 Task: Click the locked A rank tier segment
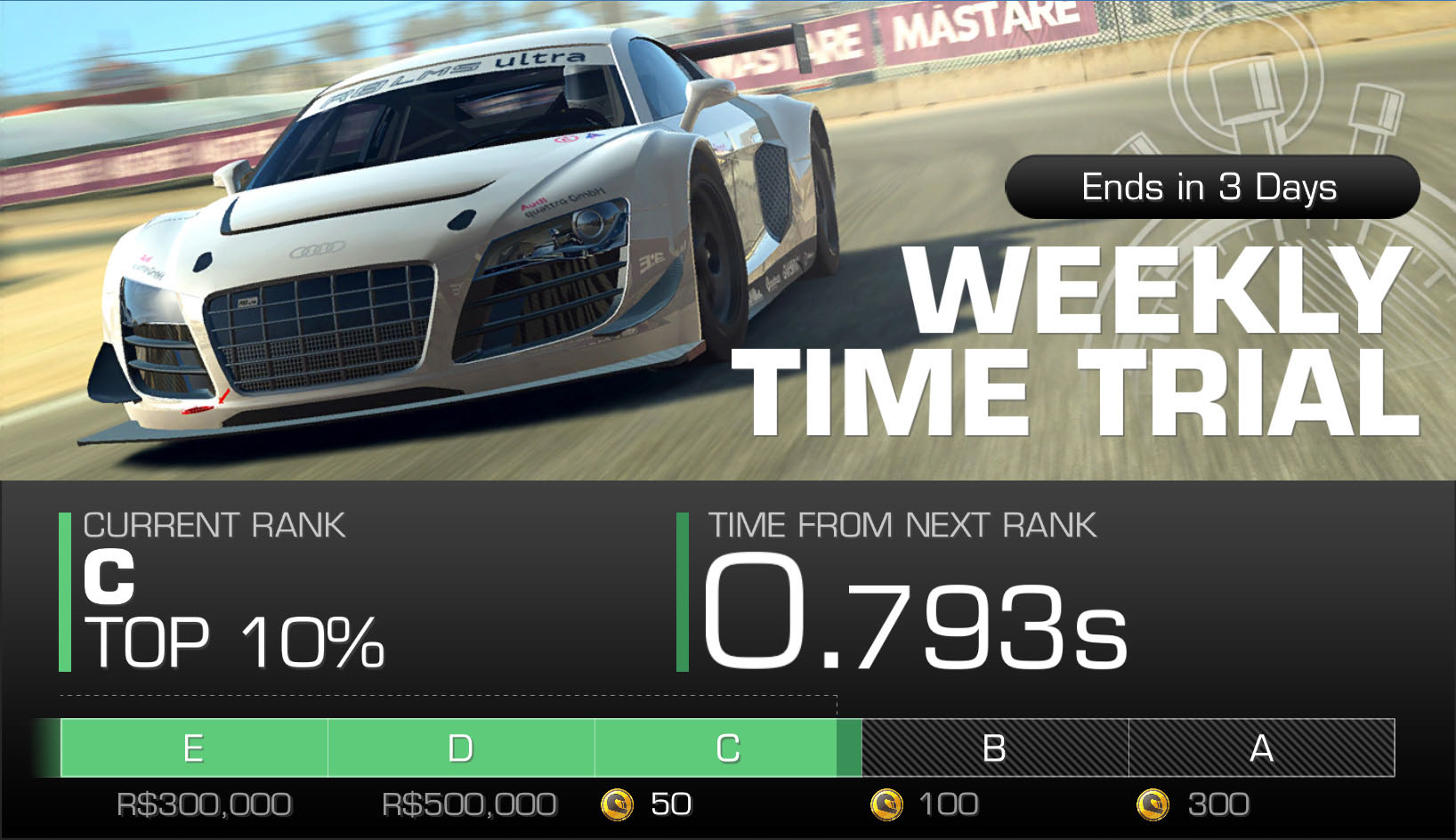[1261, 748]
